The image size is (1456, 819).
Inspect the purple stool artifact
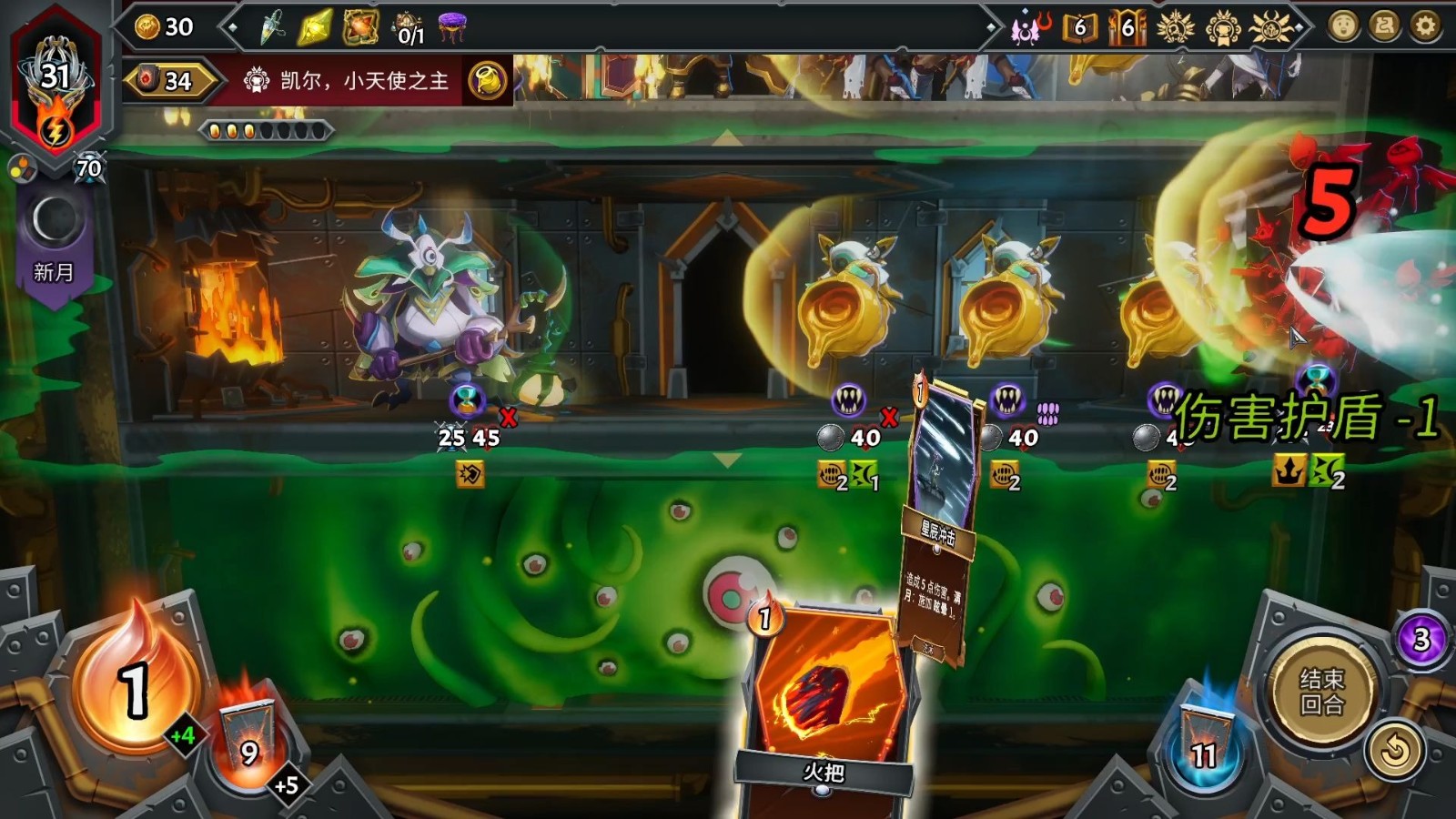451,29
